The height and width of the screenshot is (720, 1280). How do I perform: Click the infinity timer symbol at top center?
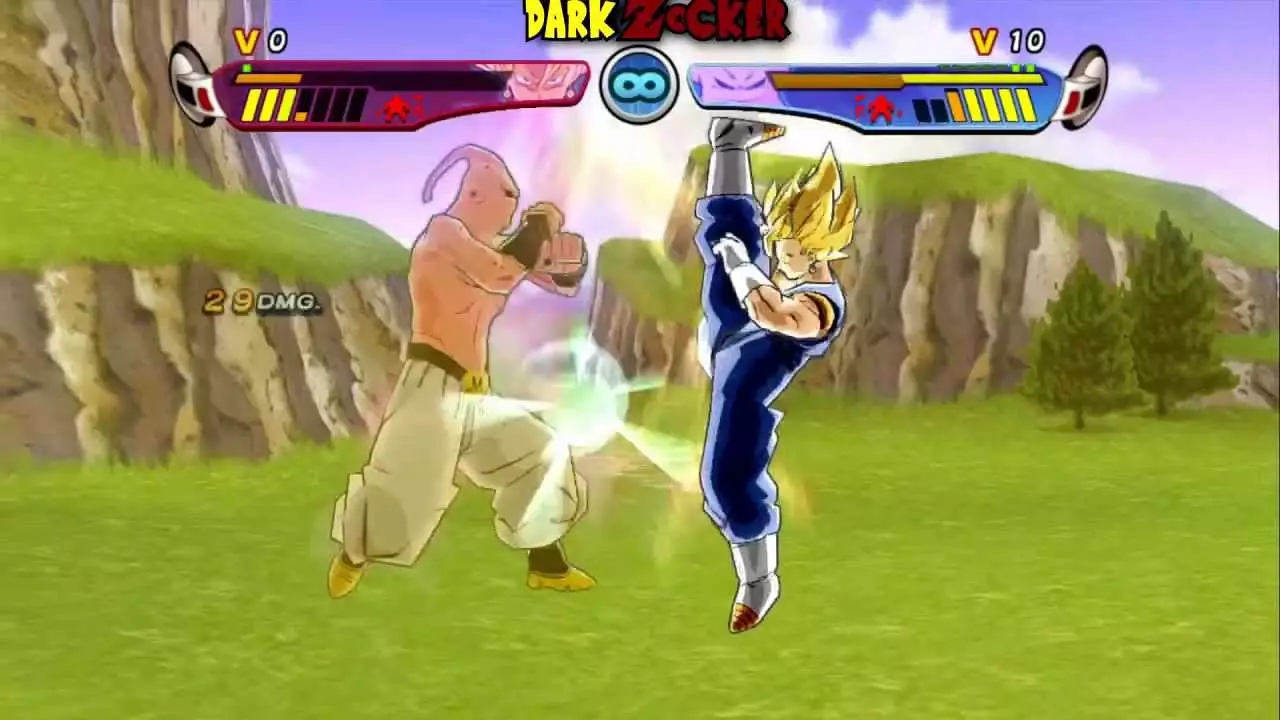[638, 84]
